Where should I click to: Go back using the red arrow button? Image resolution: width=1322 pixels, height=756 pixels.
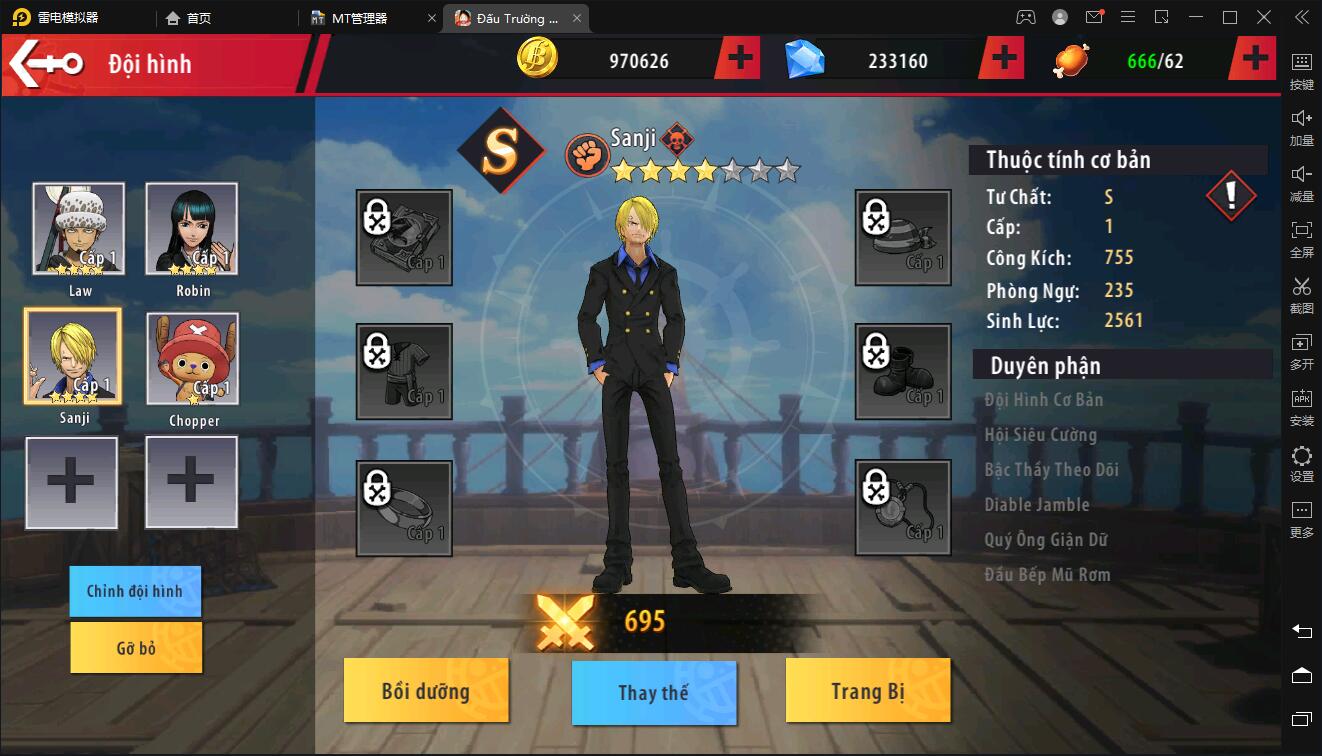pos(46,64)
